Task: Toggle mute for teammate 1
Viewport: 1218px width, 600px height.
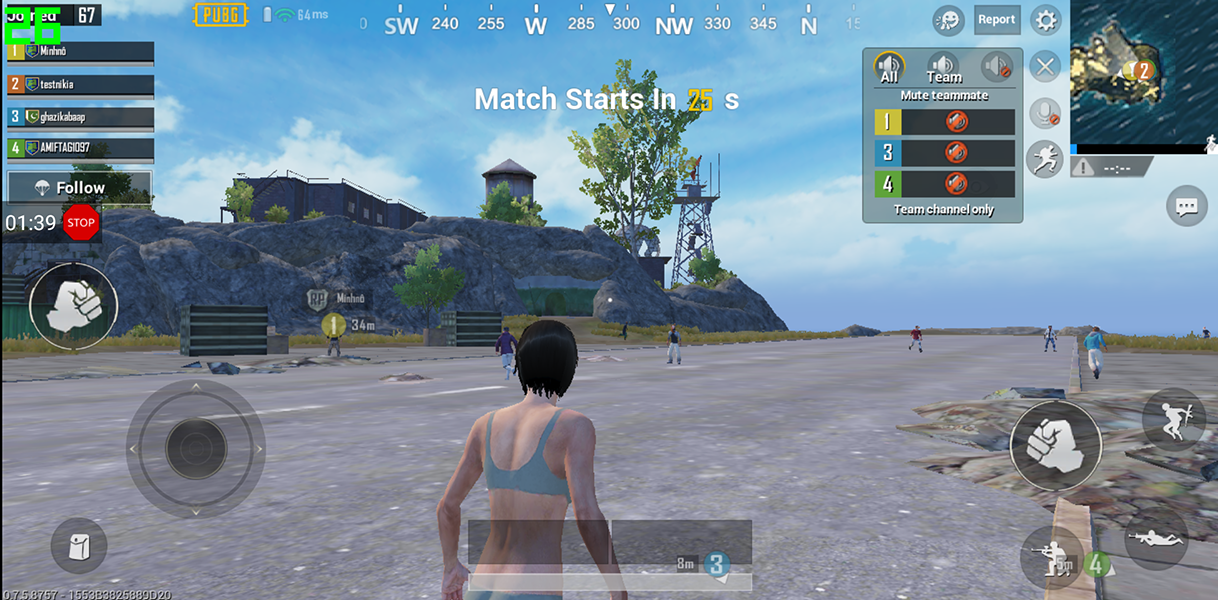Action: pyautogui.click(x=957, y=122)
